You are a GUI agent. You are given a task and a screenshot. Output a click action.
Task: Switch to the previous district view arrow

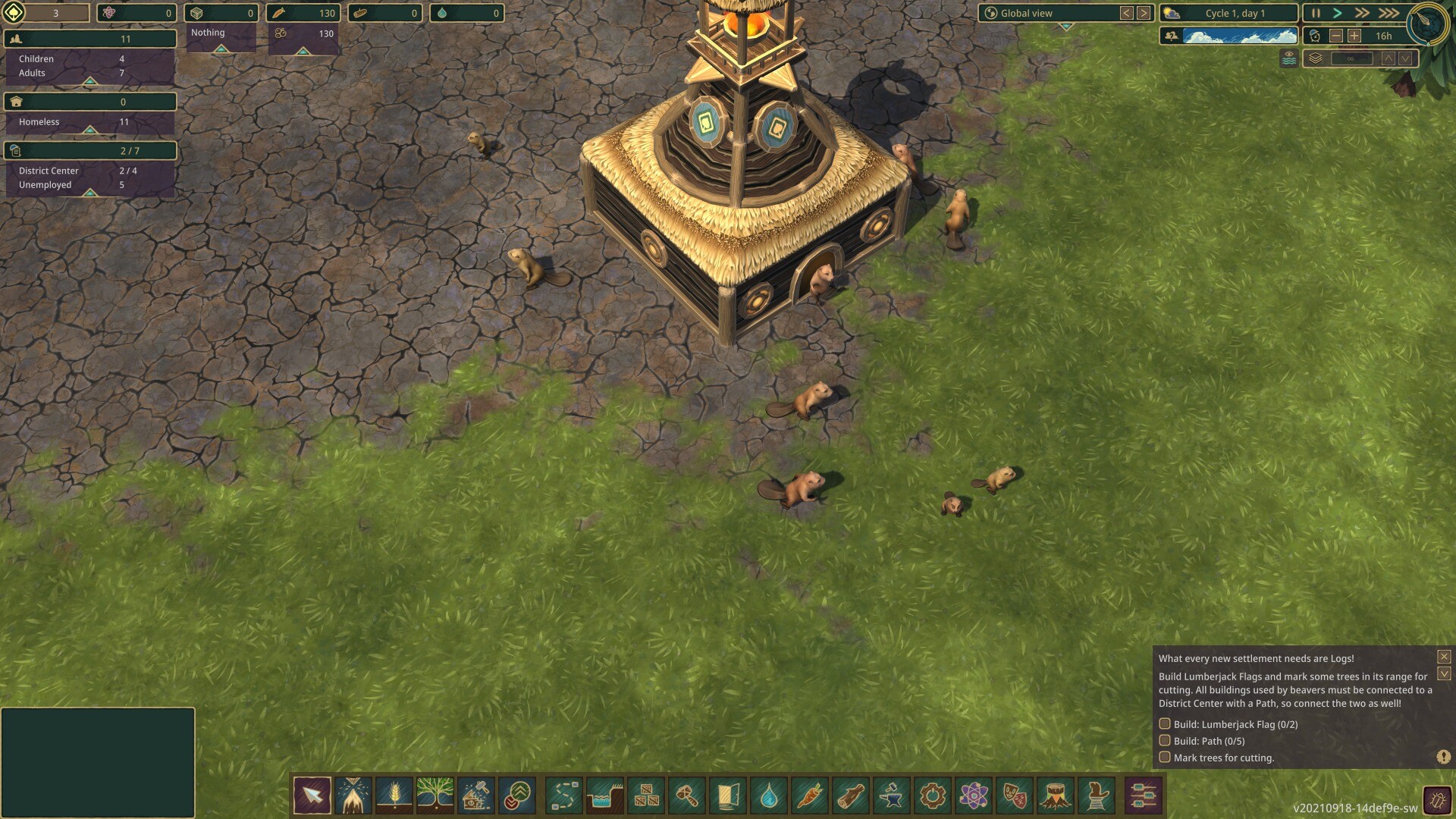pyautogui.click(x=1127, y=13)
